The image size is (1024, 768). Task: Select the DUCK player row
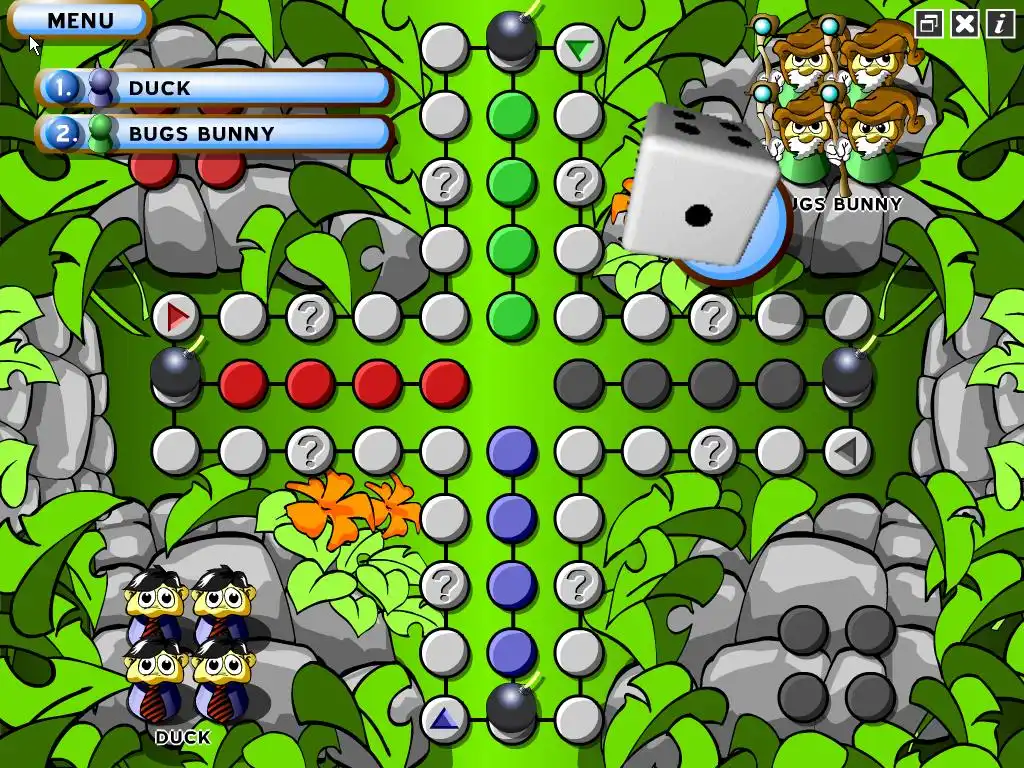[x=215, y=88]
